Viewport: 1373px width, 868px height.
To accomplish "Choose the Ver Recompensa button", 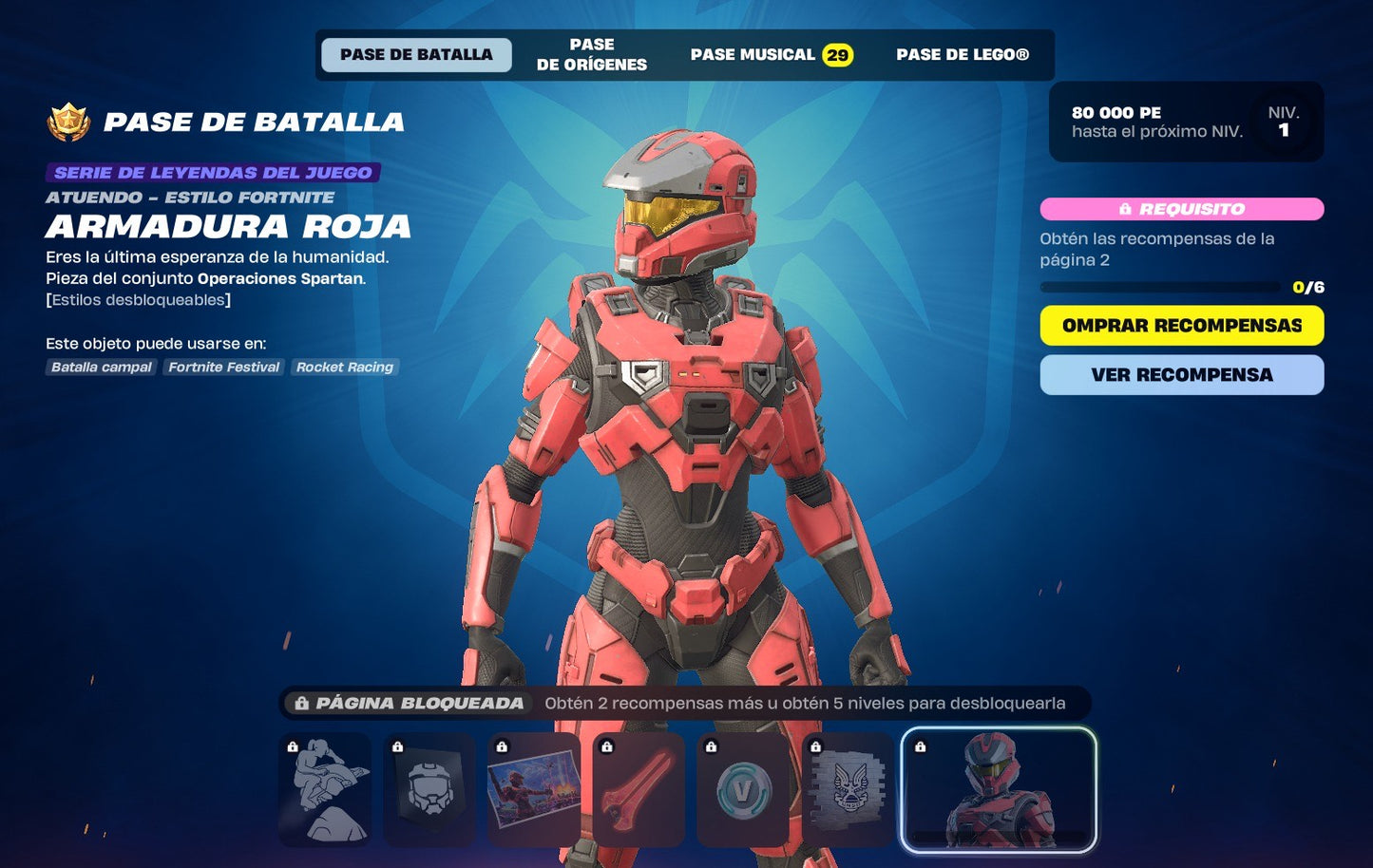I will (1181, 375).
